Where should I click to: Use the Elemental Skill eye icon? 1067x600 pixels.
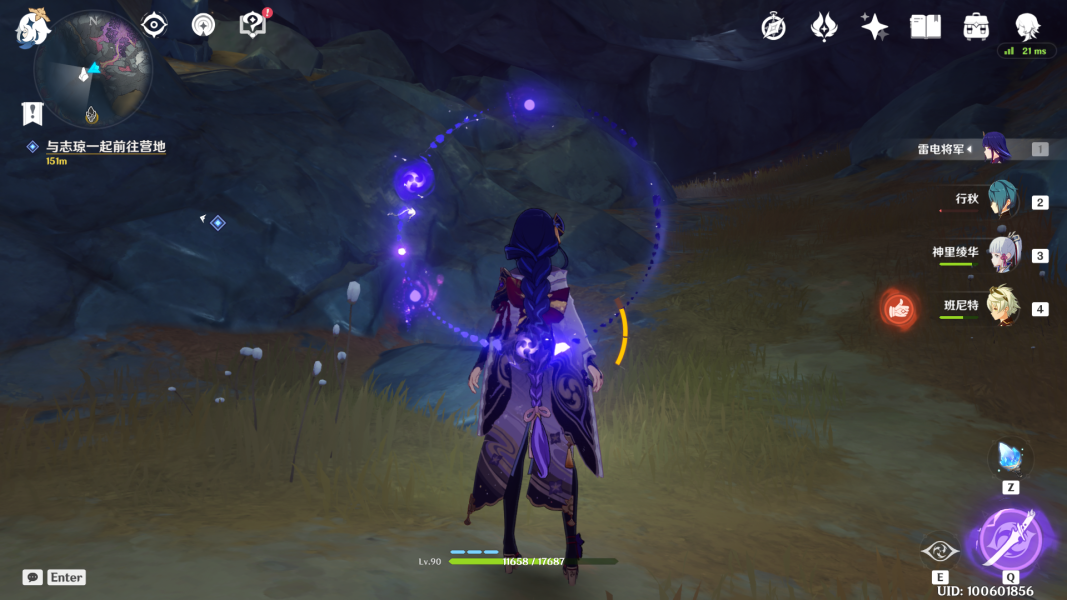tap(940, 551)
